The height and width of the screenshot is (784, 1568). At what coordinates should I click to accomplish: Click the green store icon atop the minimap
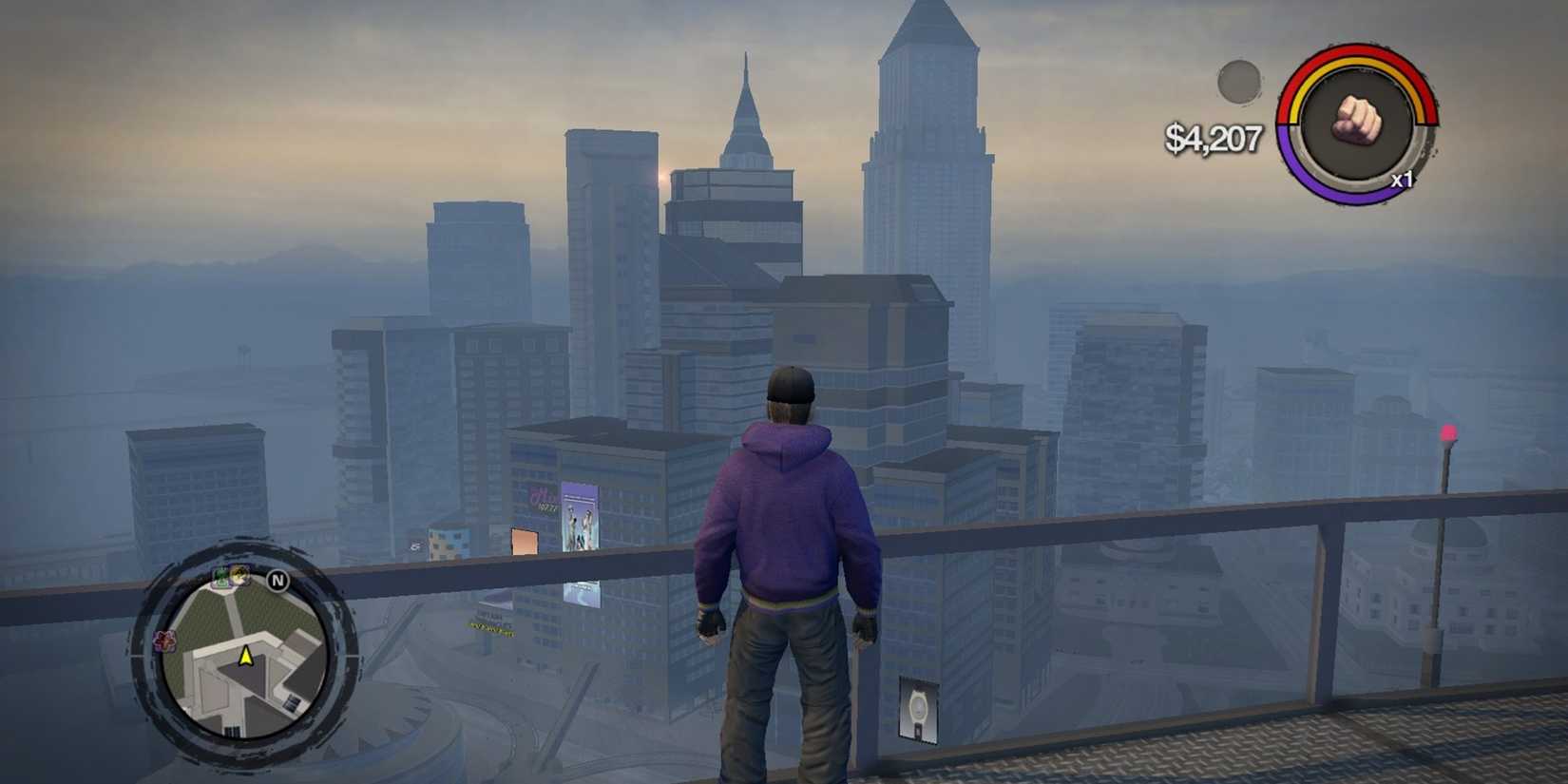coord(220,576)
